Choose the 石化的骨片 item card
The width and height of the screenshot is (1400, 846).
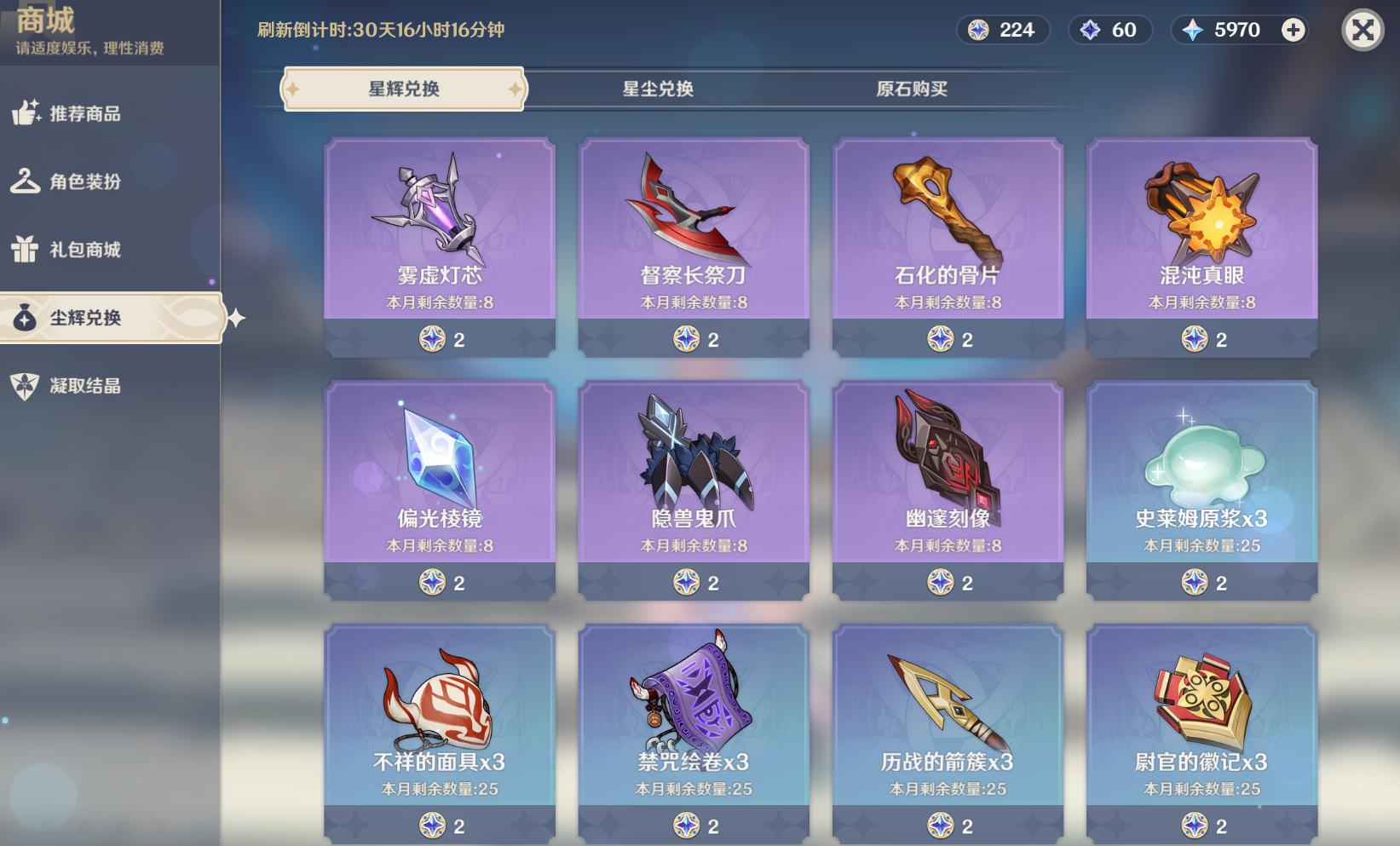[x=948, y=245]
